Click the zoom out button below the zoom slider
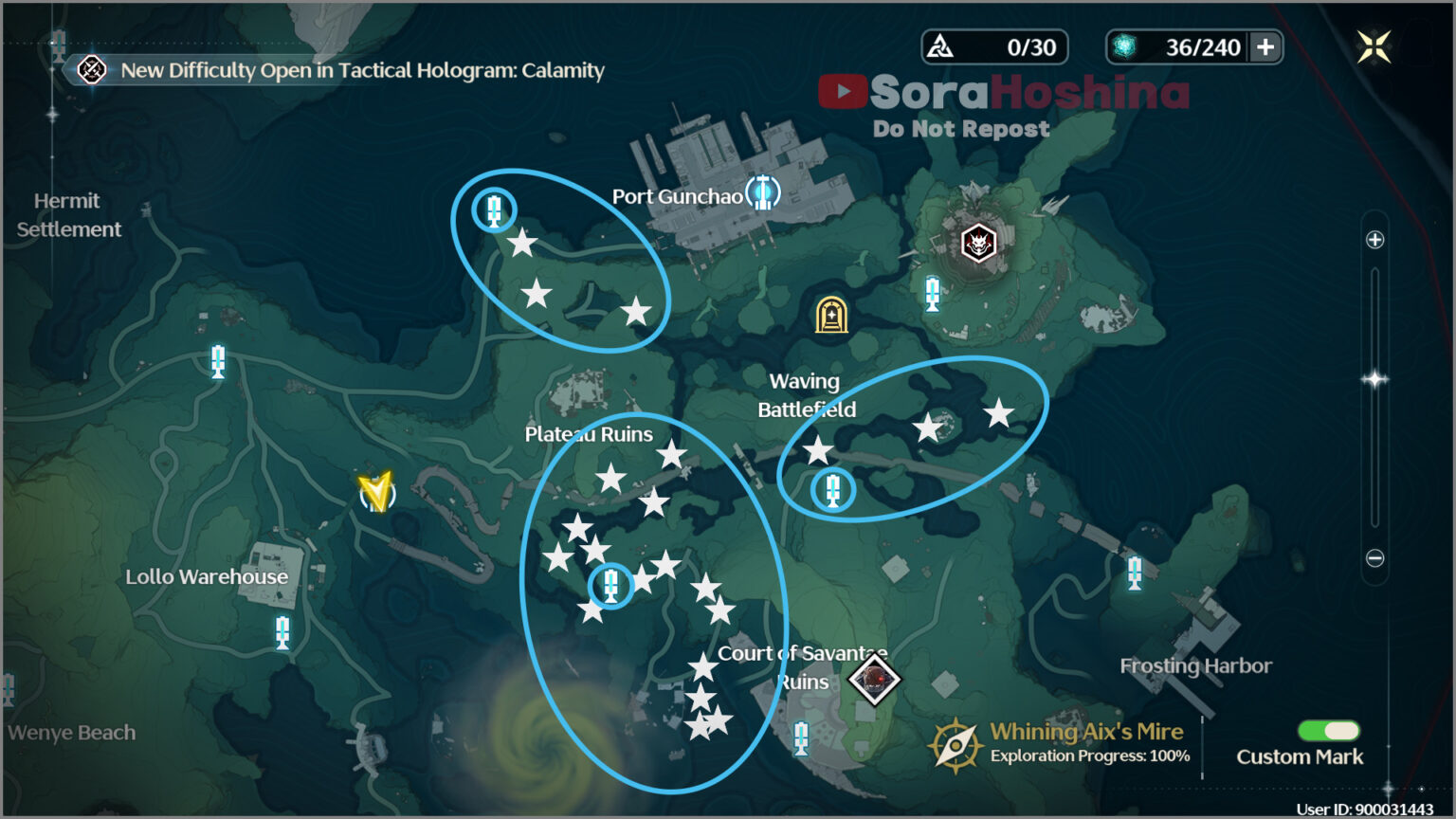 click(1374, 557)
